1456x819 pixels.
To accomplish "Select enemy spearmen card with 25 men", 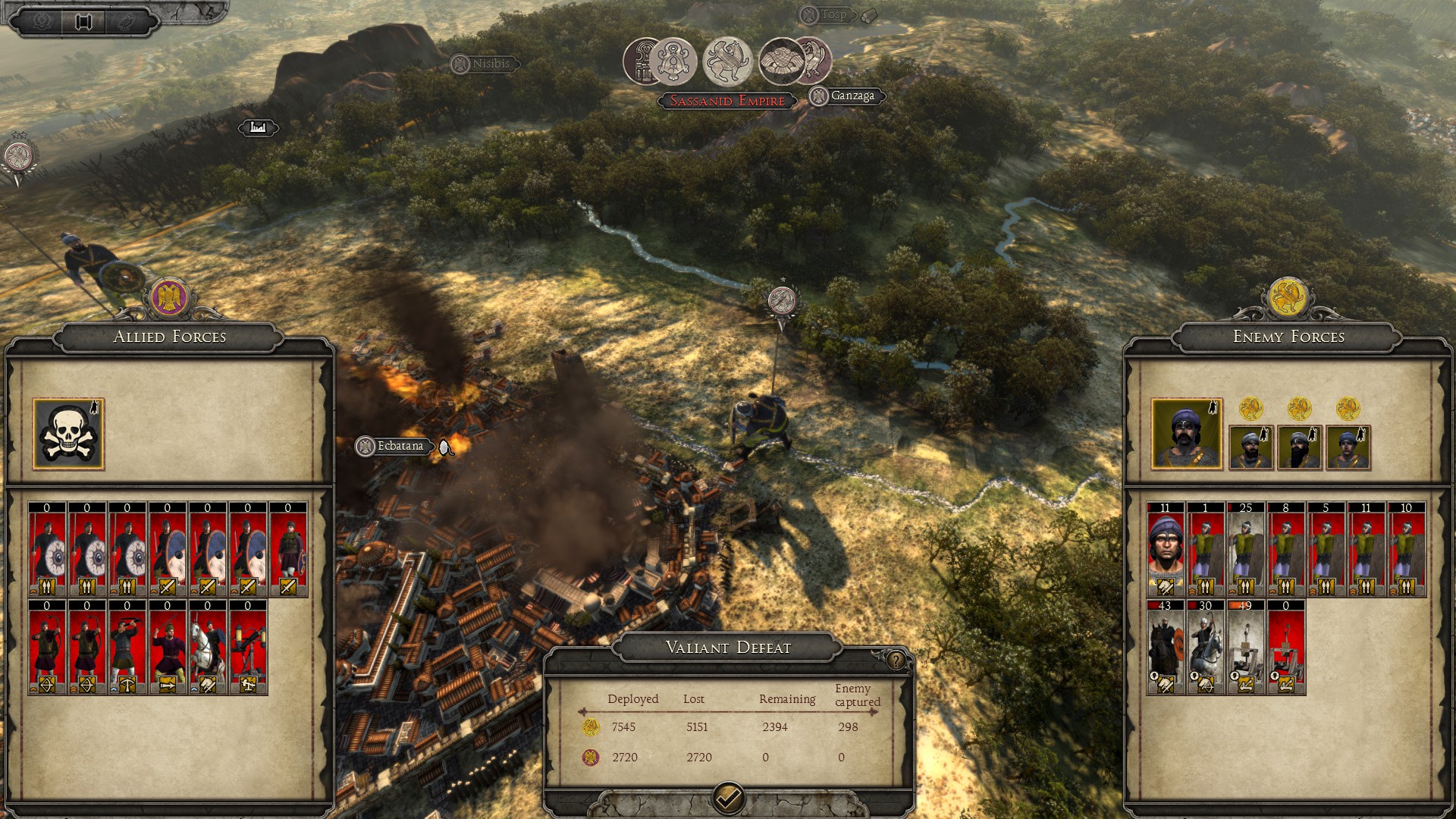I will coord(1245,549).
